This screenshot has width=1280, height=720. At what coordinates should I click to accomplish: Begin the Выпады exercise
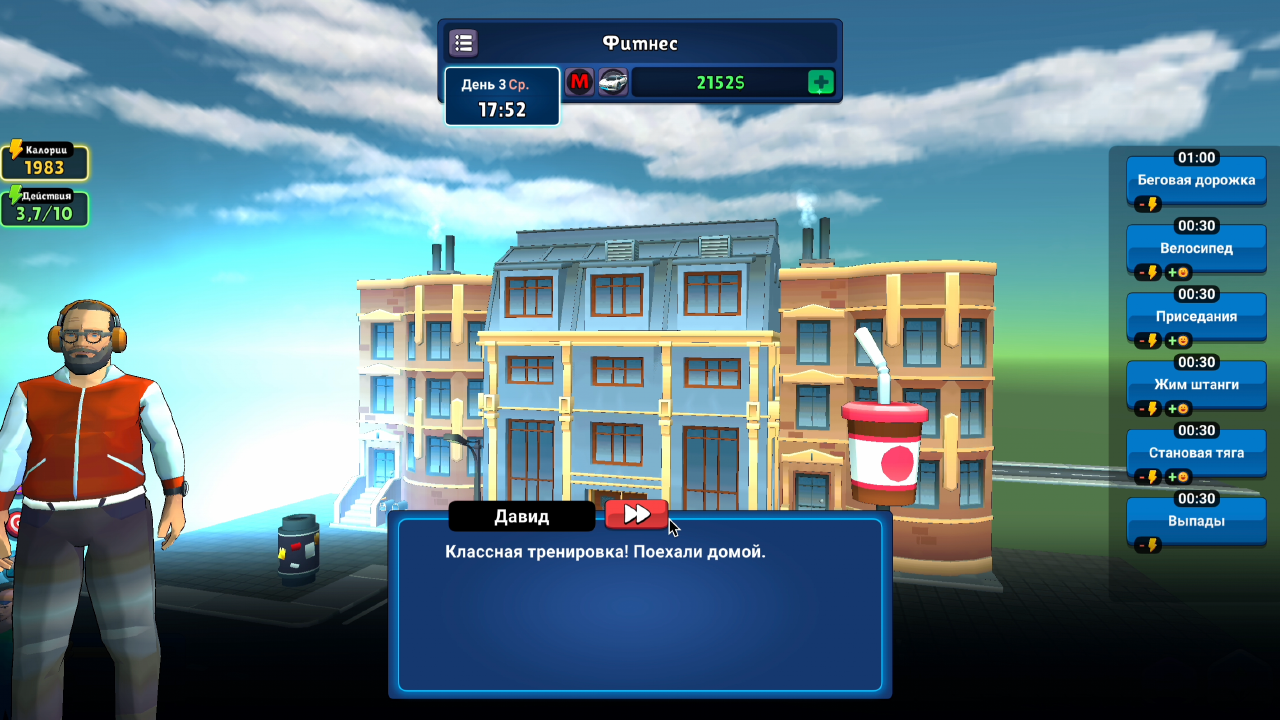(1196, 521)
